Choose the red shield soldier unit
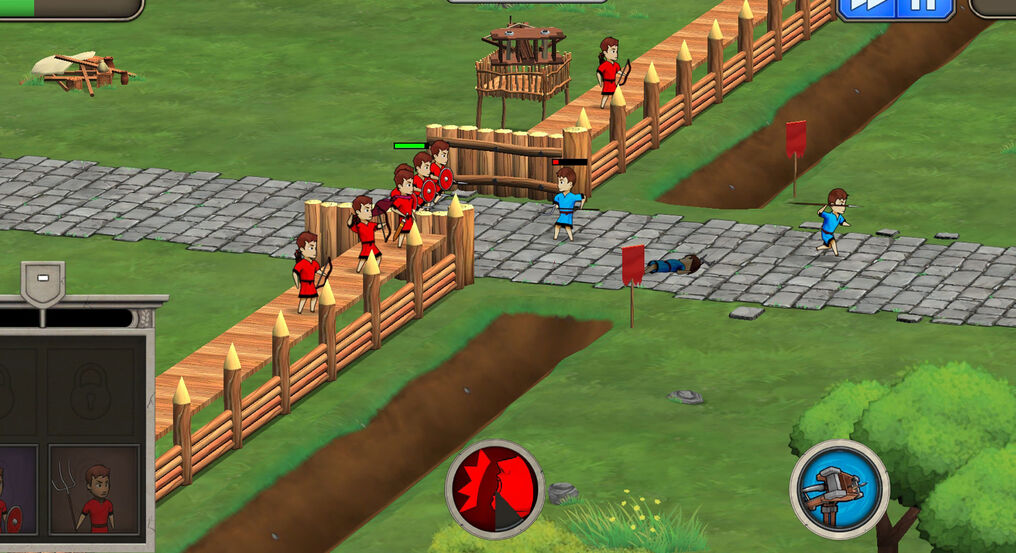1016x553 pixels. (x=14, y=490)
